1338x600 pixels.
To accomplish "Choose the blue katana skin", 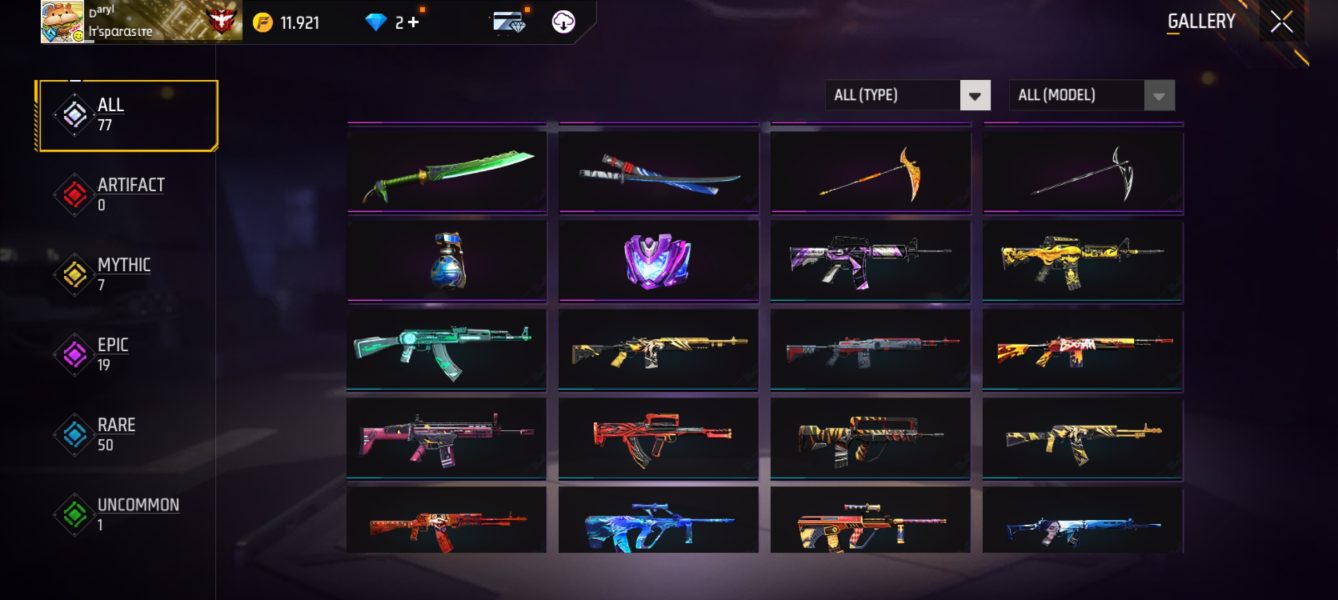I will (659, 172).
